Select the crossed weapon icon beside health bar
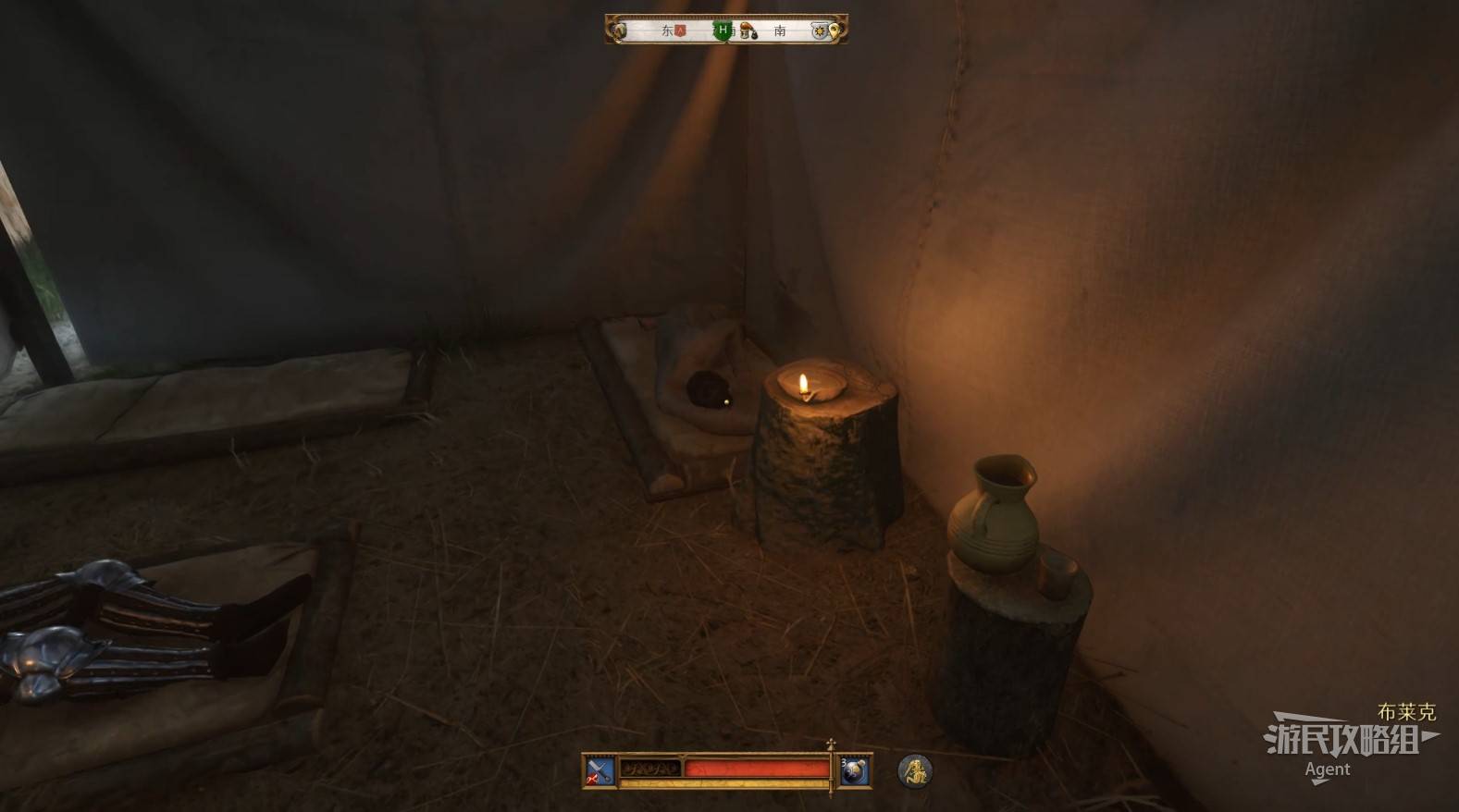1459x812 pixels. (x=600, y=770)
